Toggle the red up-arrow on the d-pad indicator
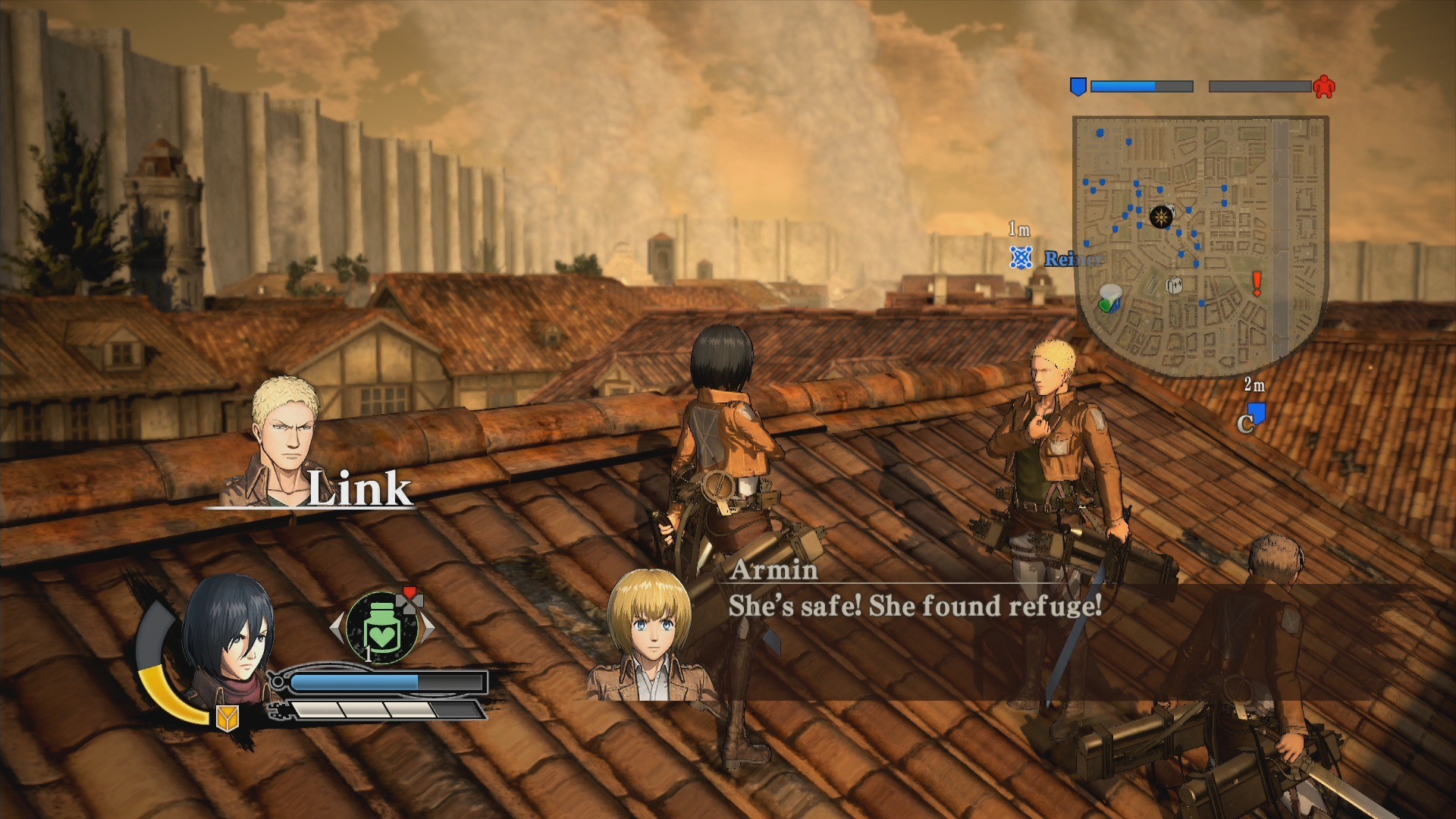 tap(409, 591)
